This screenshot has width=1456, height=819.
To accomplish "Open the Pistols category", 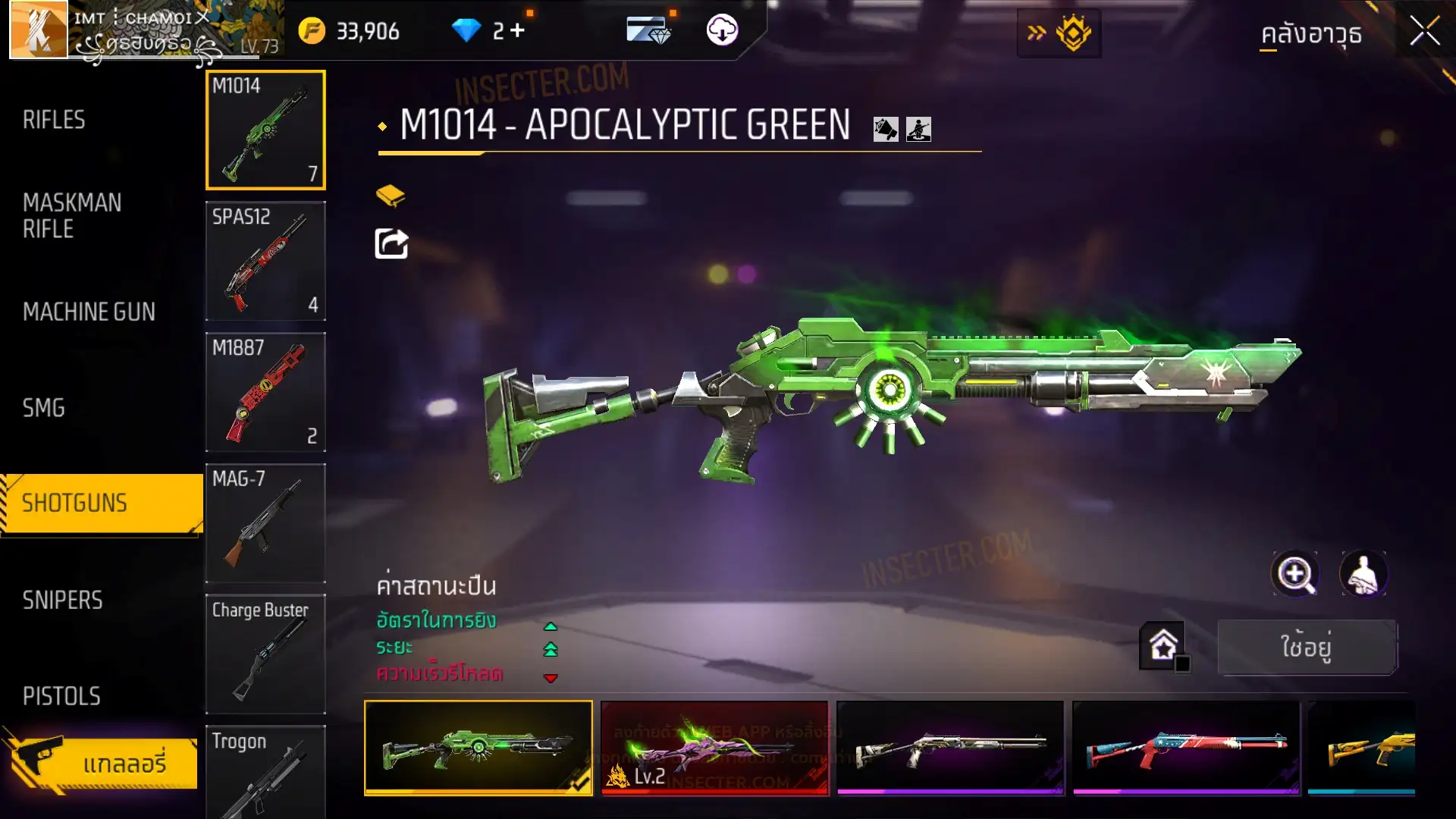I will 61,696.
